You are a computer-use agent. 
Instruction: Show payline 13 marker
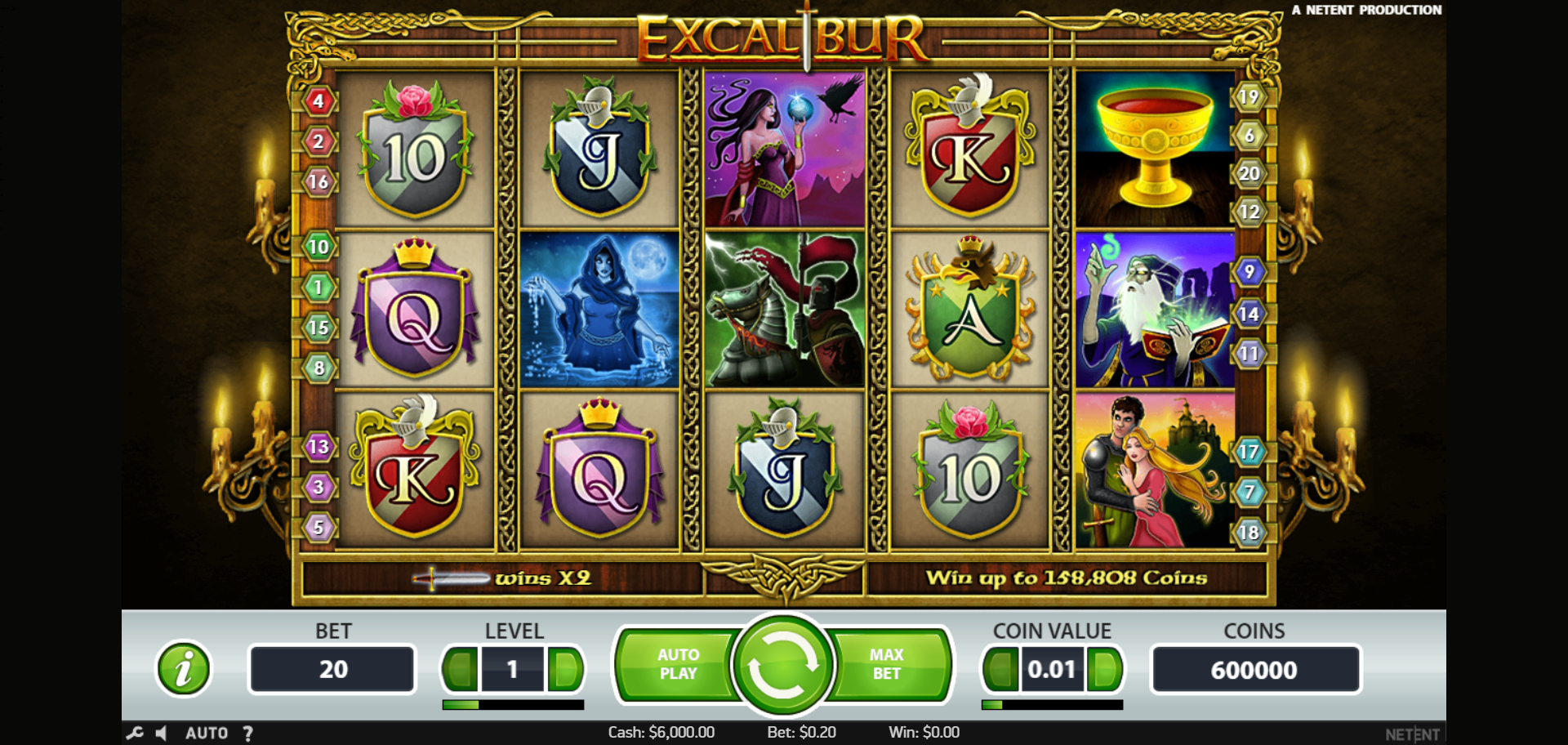(318, 447)
